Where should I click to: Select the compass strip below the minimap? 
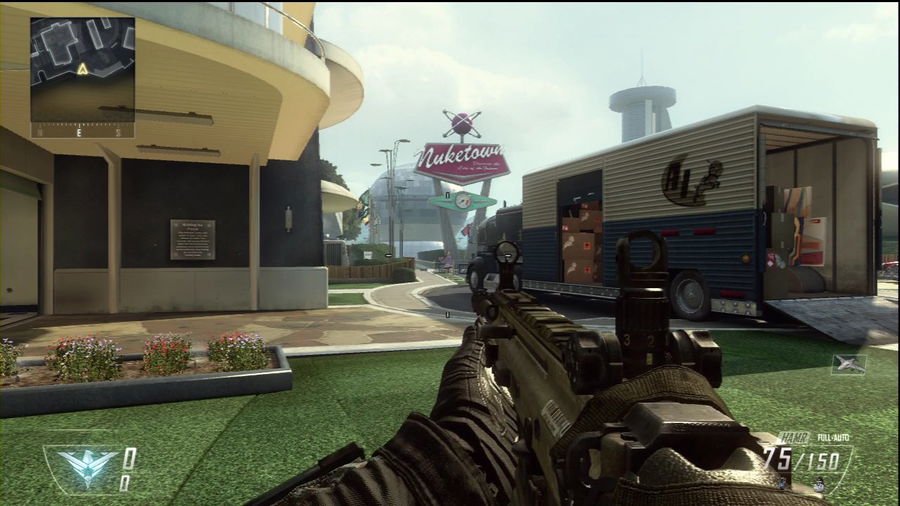[x=82, y=130]
